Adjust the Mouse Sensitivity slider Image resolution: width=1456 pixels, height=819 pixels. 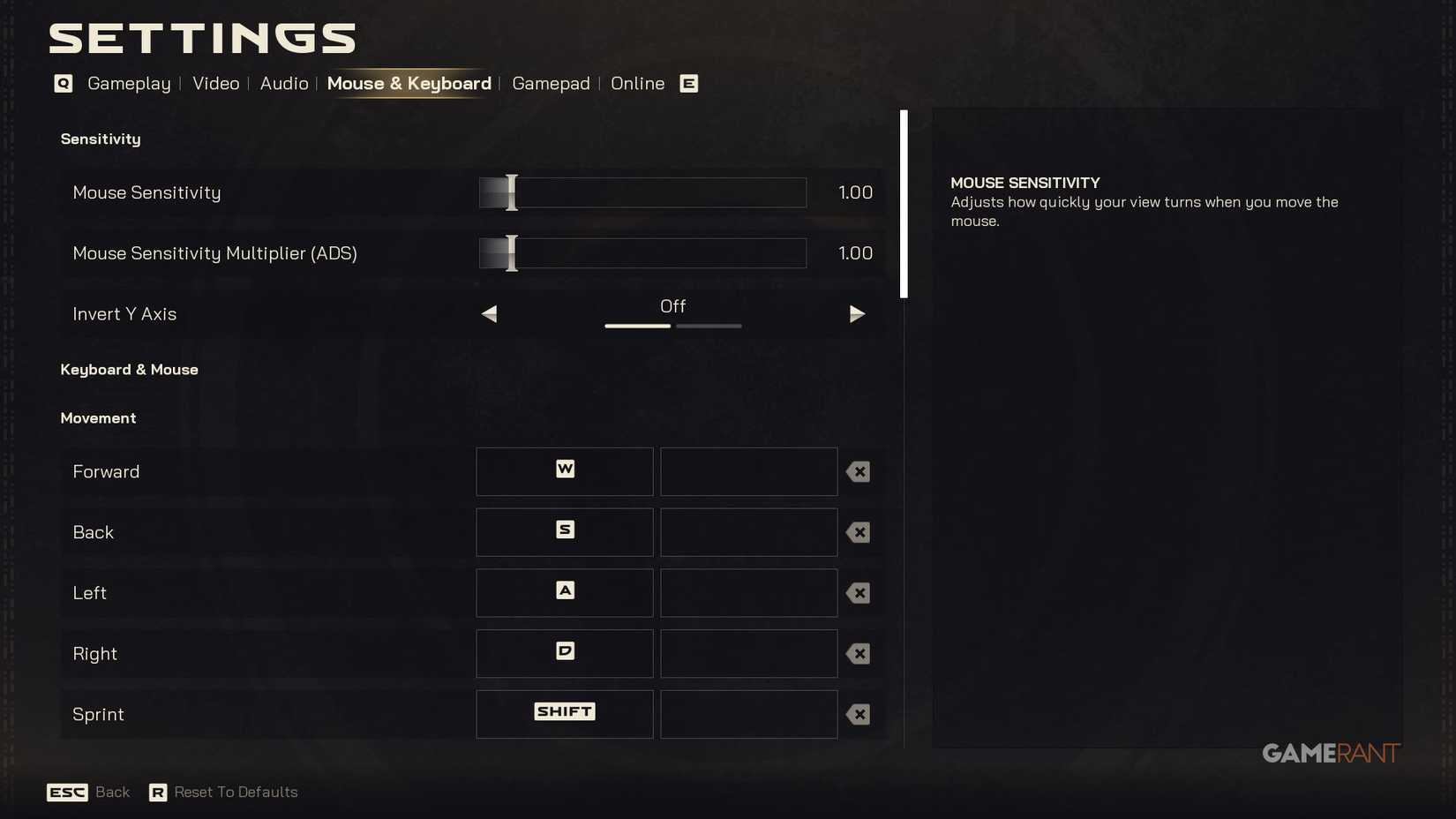point(510,192)
